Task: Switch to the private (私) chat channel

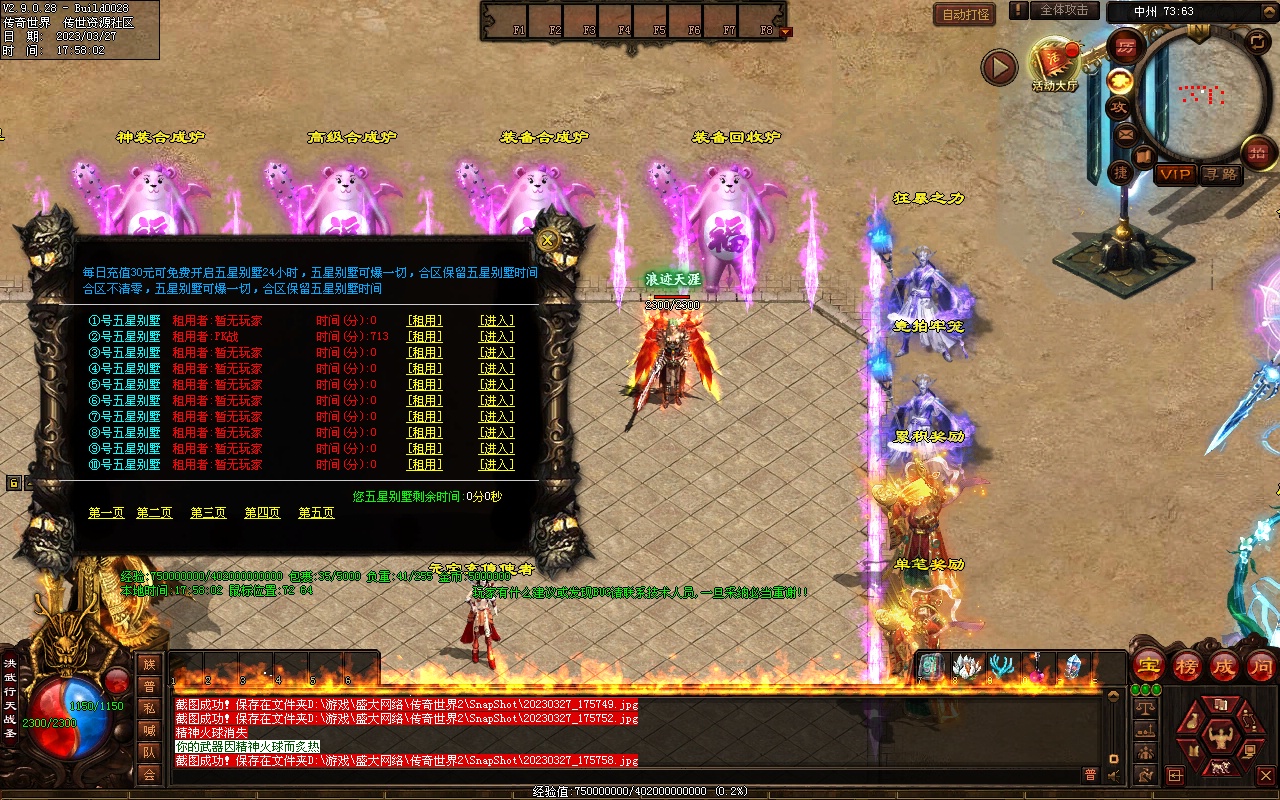Action: click(x=149, y=708)
